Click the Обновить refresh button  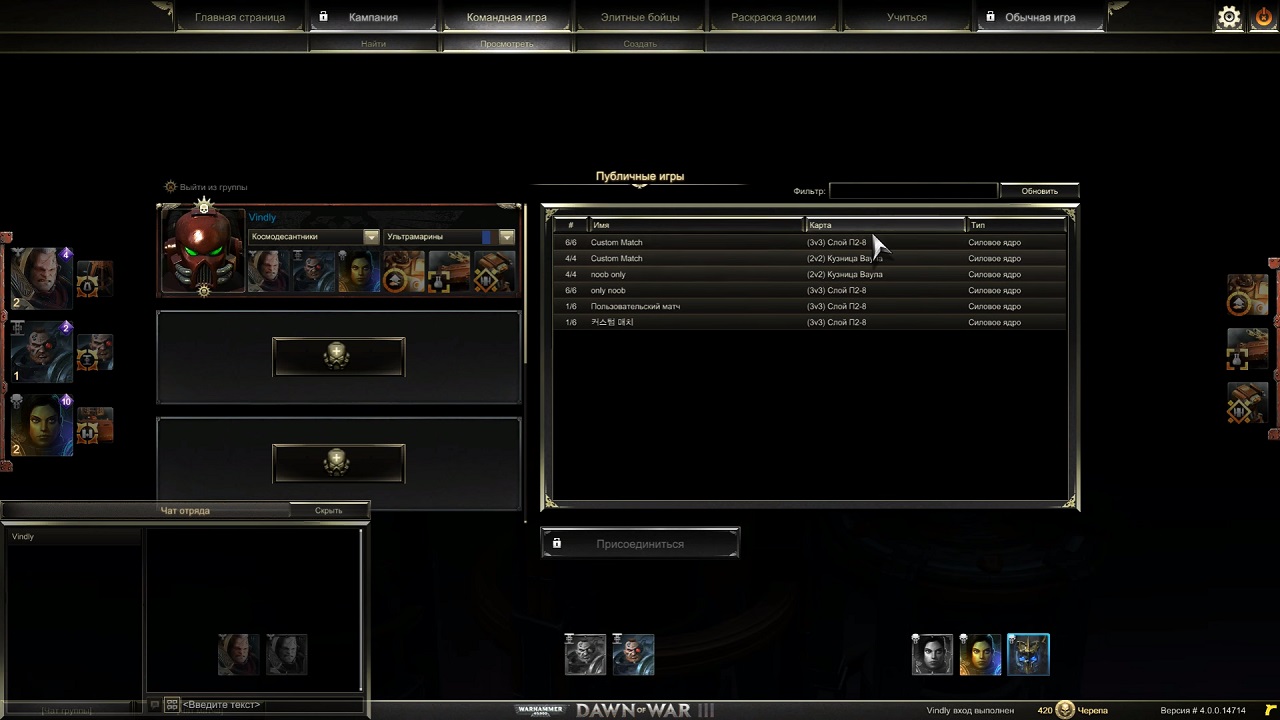[1039, 191]
